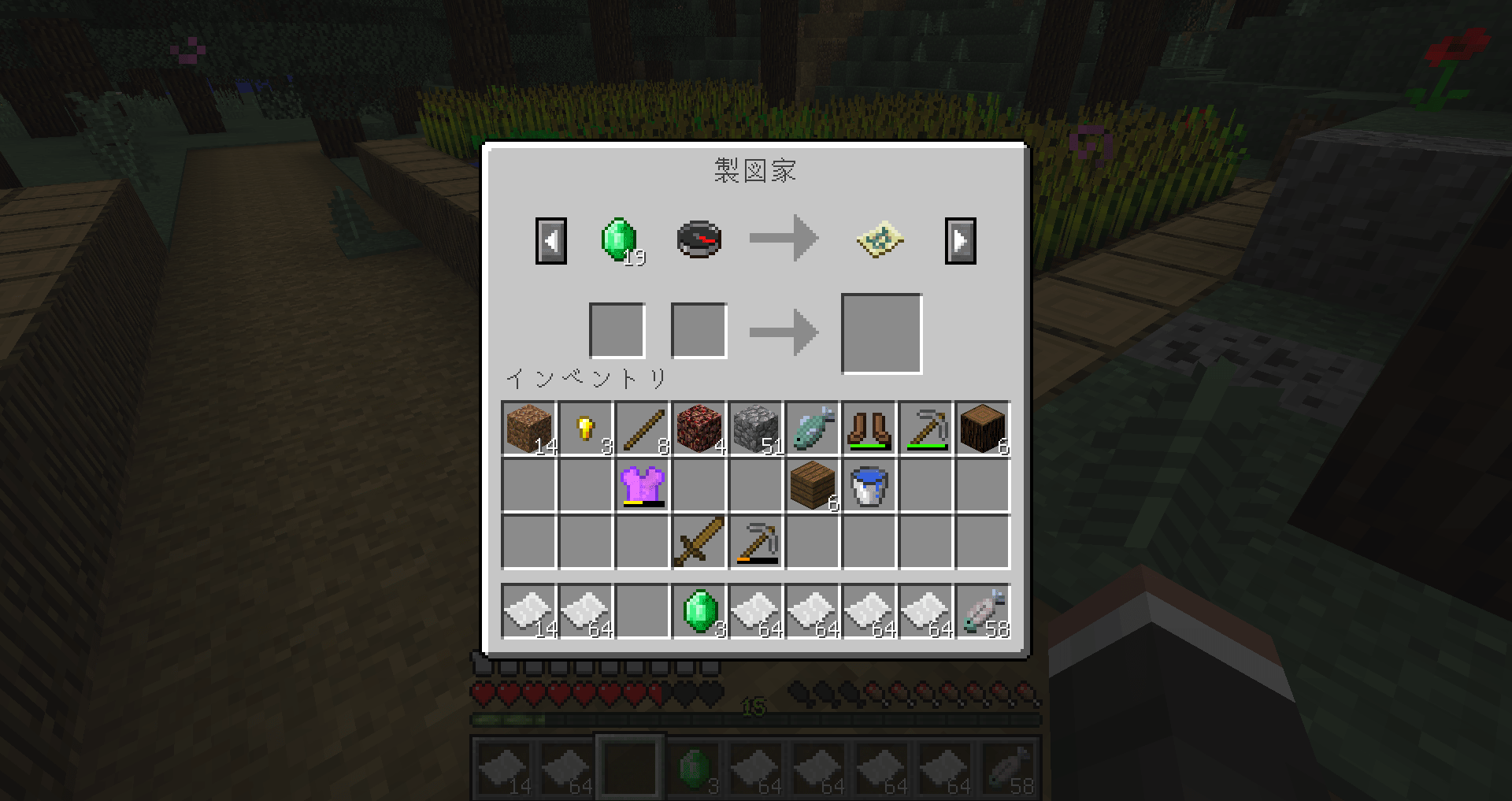
Task: Click the right arrow to view next trade
Action: [x=960, y=240]
